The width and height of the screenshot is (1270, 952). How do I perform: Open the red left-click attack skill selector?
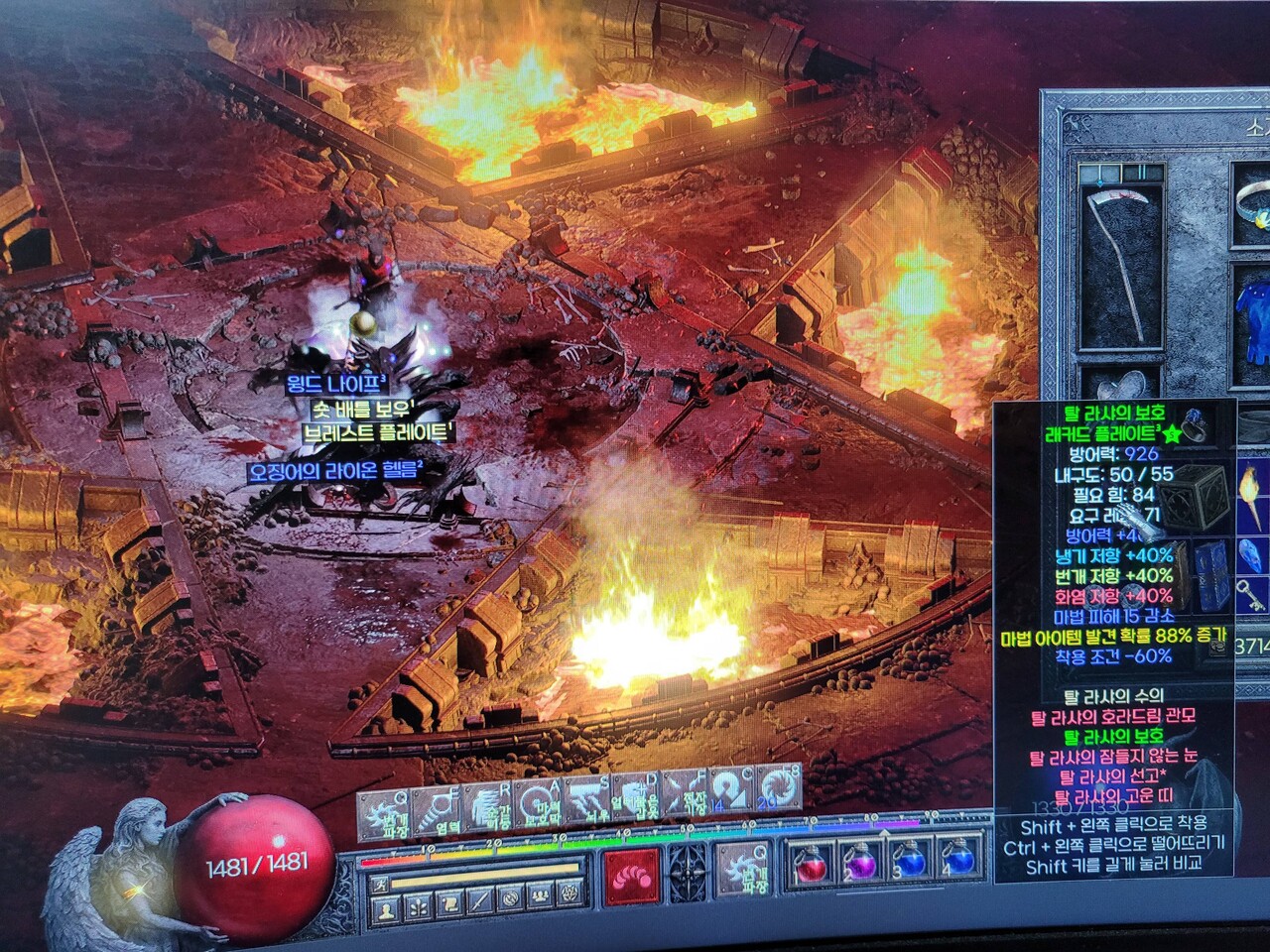[629, 875]
